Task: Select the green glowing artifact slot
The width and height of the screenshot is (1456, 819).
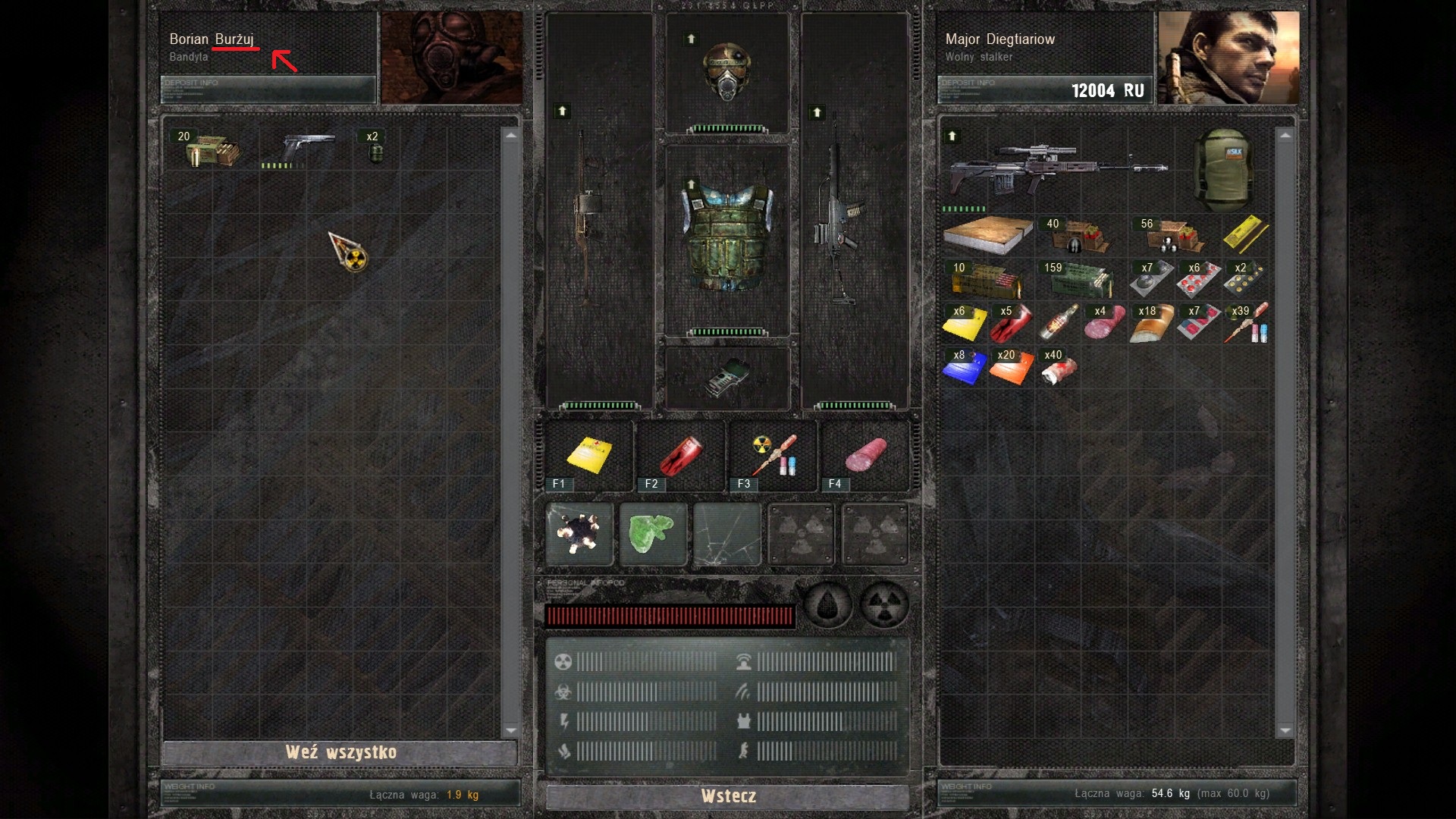Action: (652, 534)
